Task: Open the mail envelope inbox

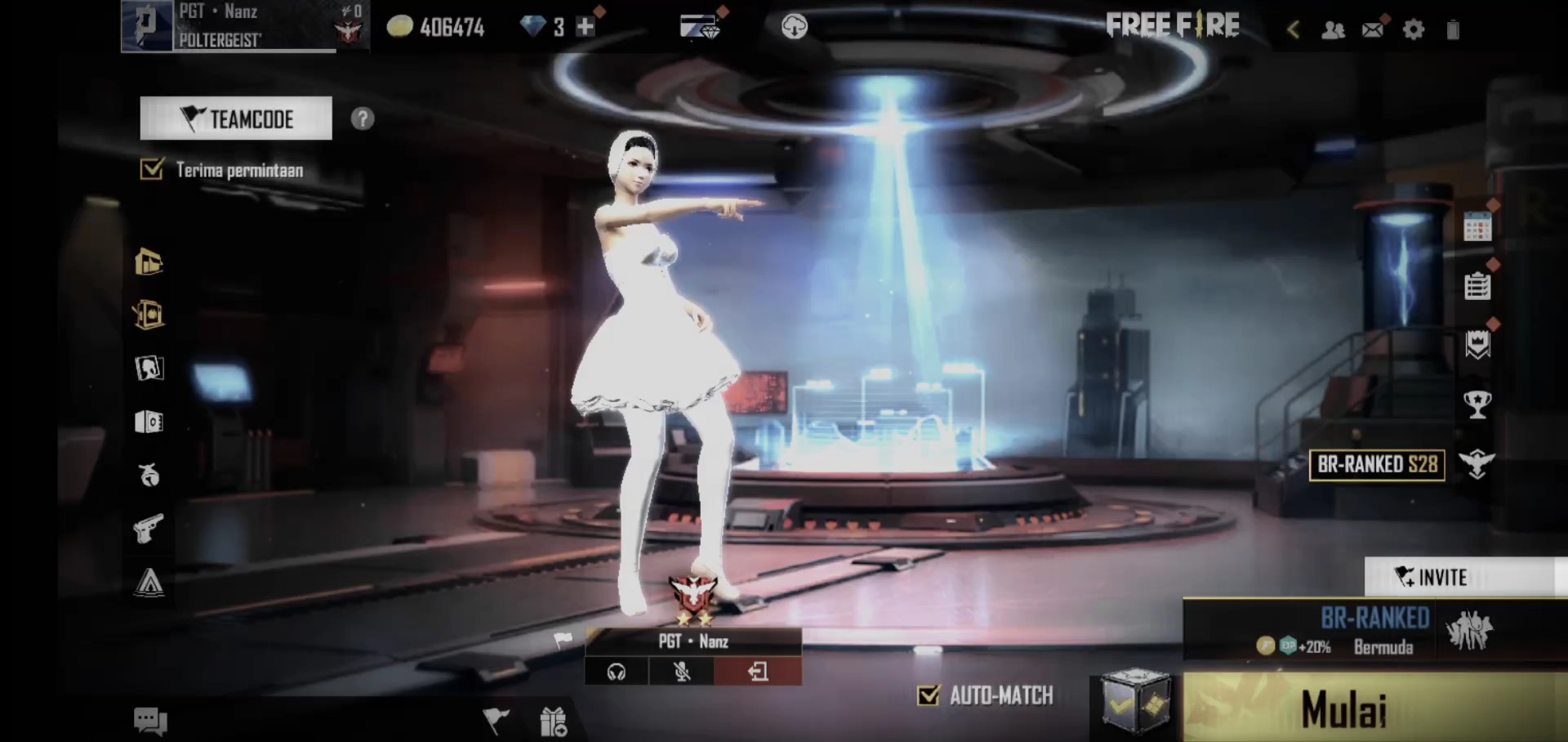Action: [1373, 30]
